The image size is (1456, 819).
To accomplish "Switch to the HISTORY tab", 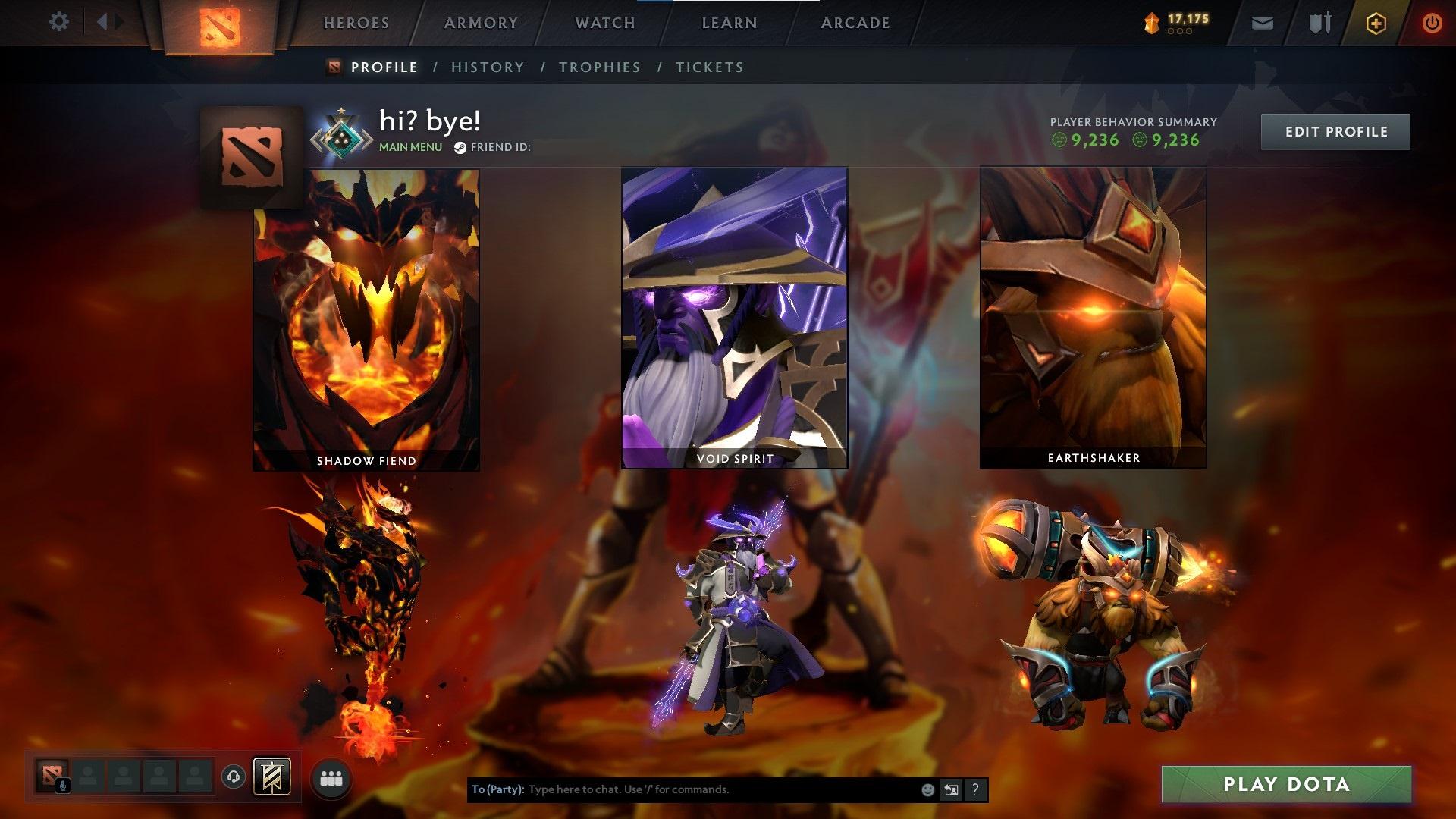I will click(x=487, y=67).
